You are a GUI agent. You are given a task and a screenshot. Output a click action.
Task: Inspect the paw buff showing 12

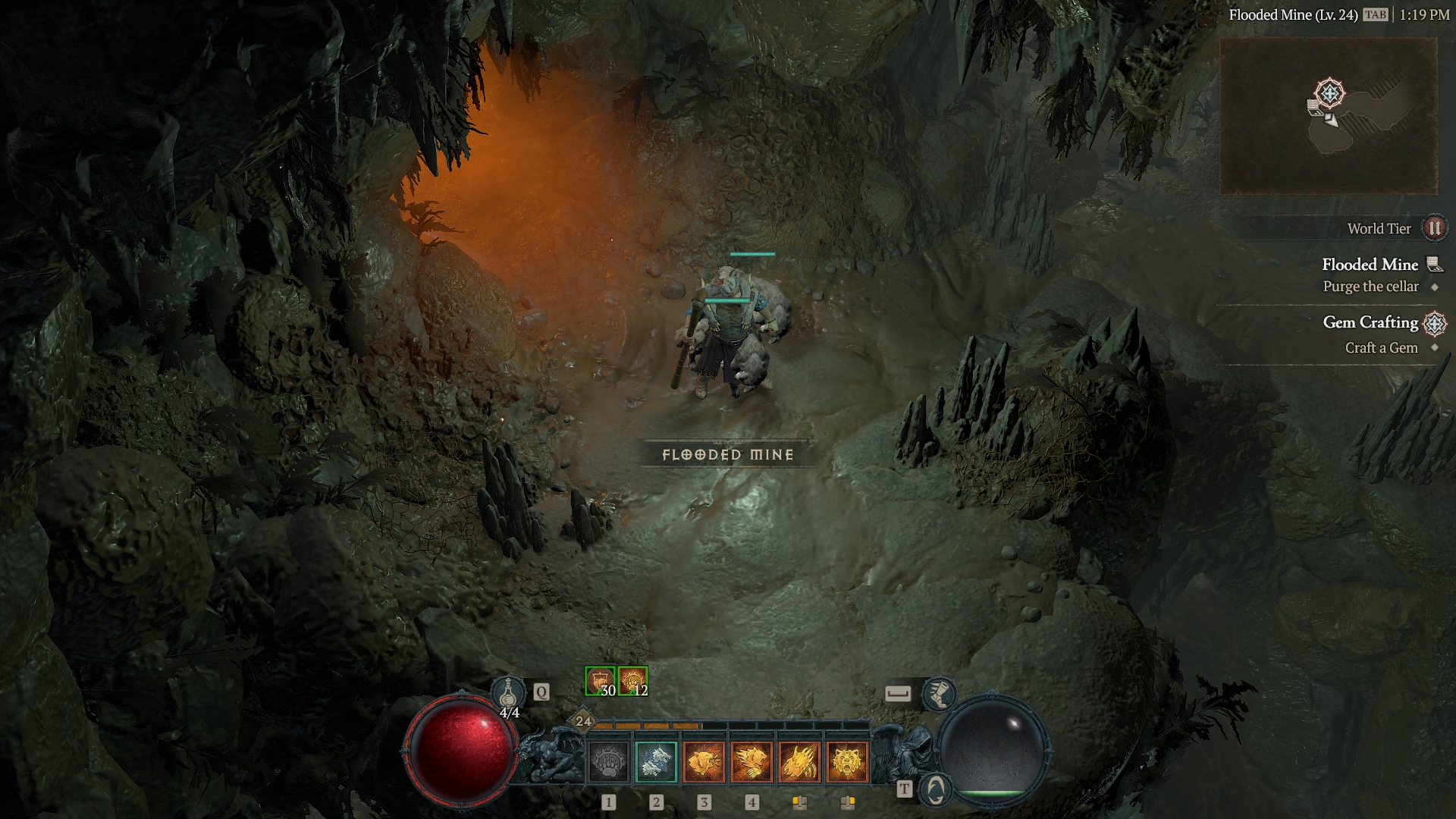tap(632, 681)
